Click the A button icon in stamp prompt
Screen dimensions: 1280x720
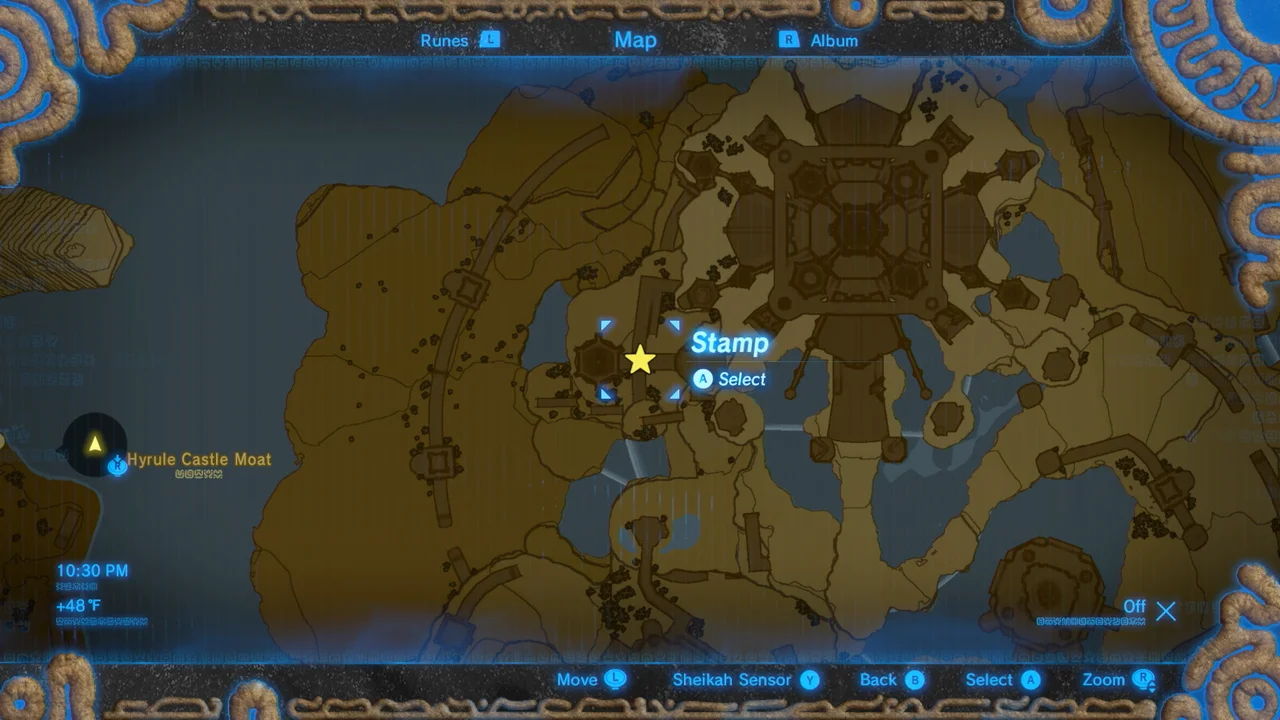pos(703,379)
